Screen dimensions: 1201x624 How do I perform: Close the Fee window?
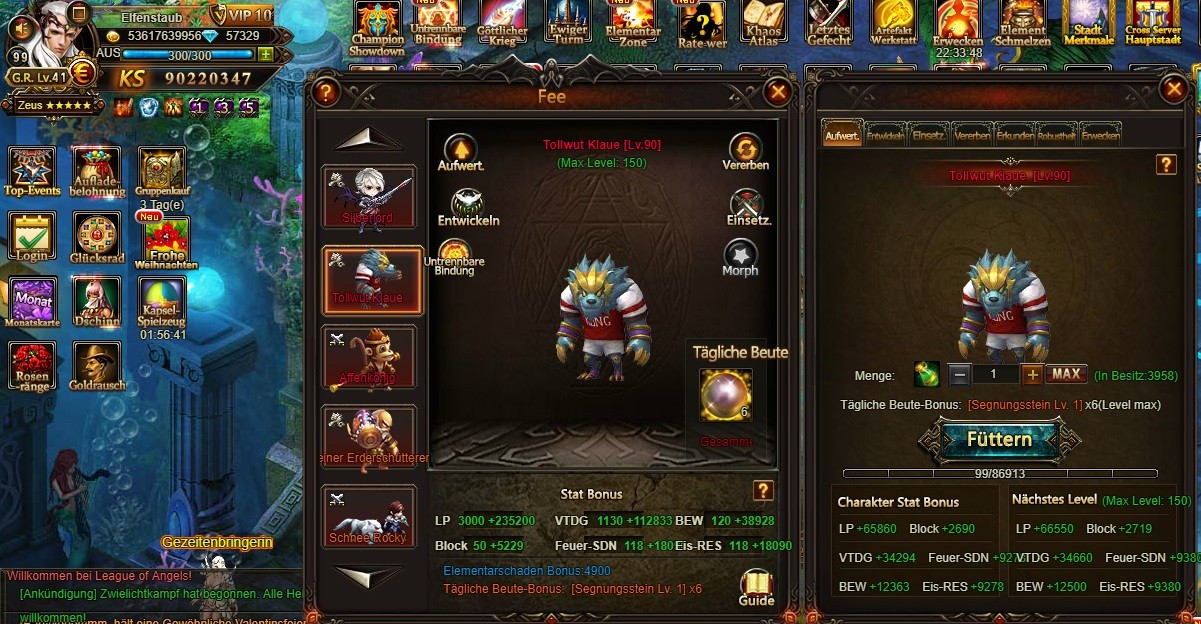[777, 92]
